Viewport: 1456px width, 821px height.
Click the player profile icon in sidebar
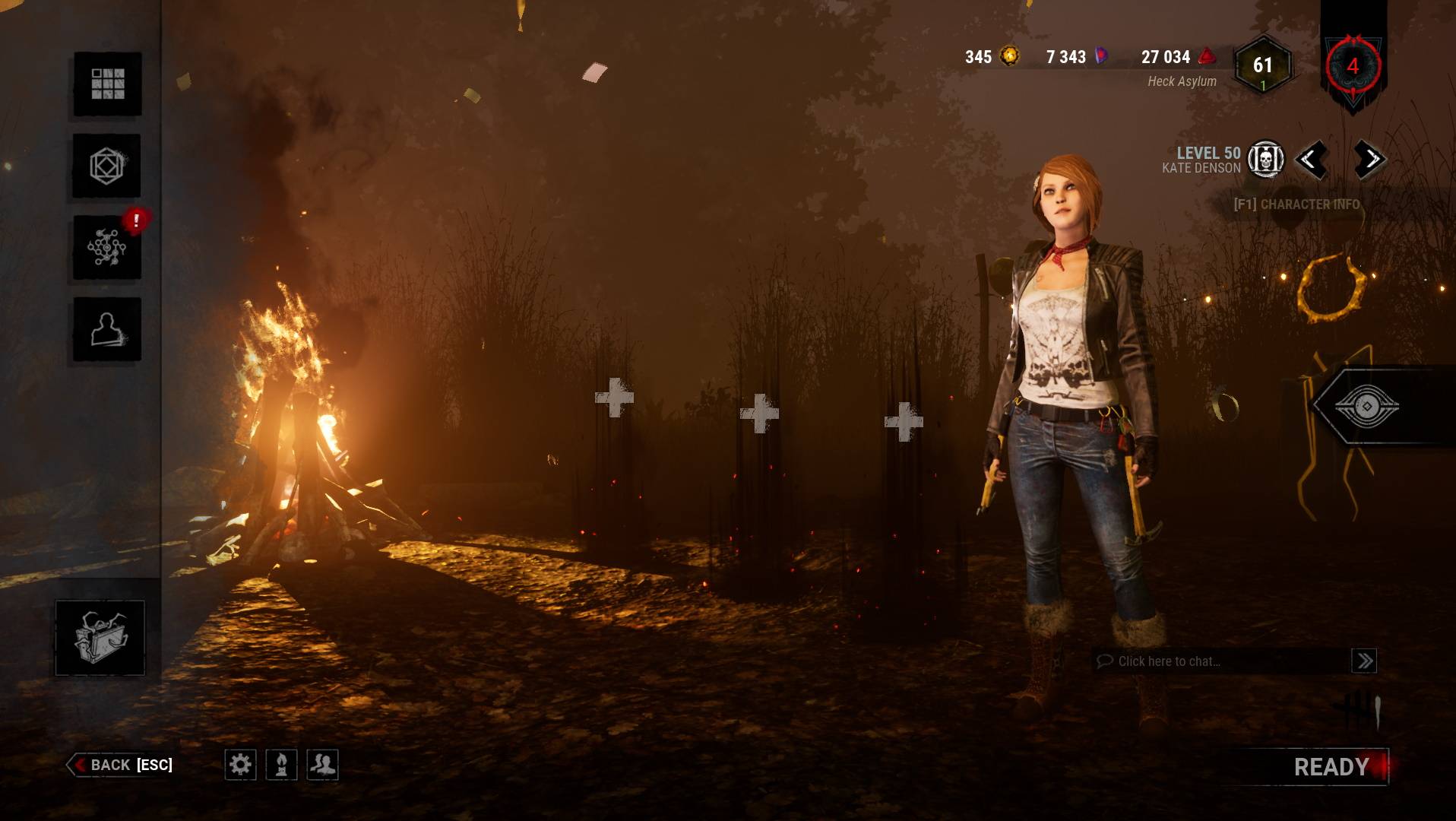[106, 328]
